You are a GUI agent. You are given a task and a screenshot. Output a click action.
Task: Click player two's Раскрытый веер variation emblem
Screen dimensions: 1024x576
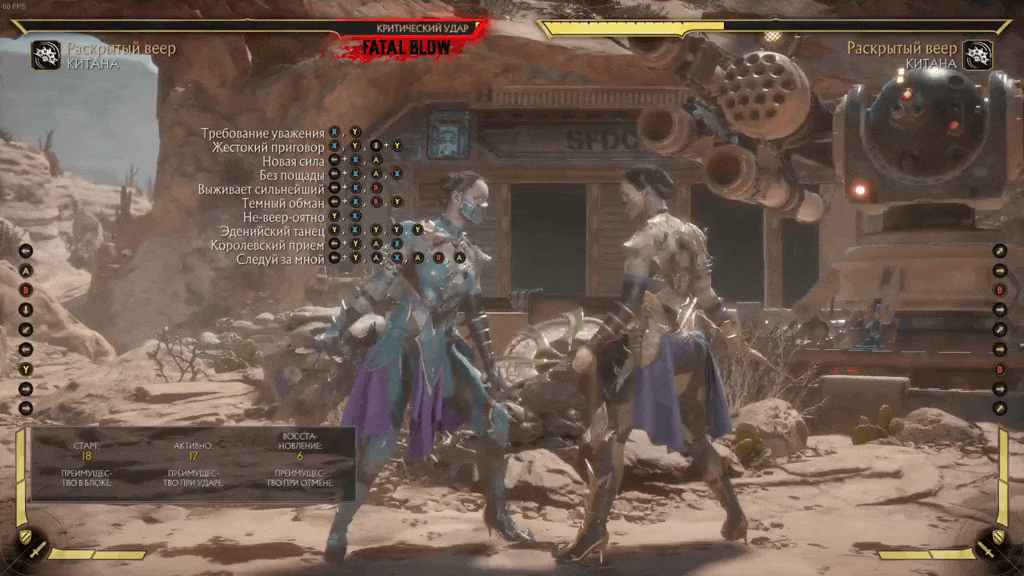[x=977, y=54]
